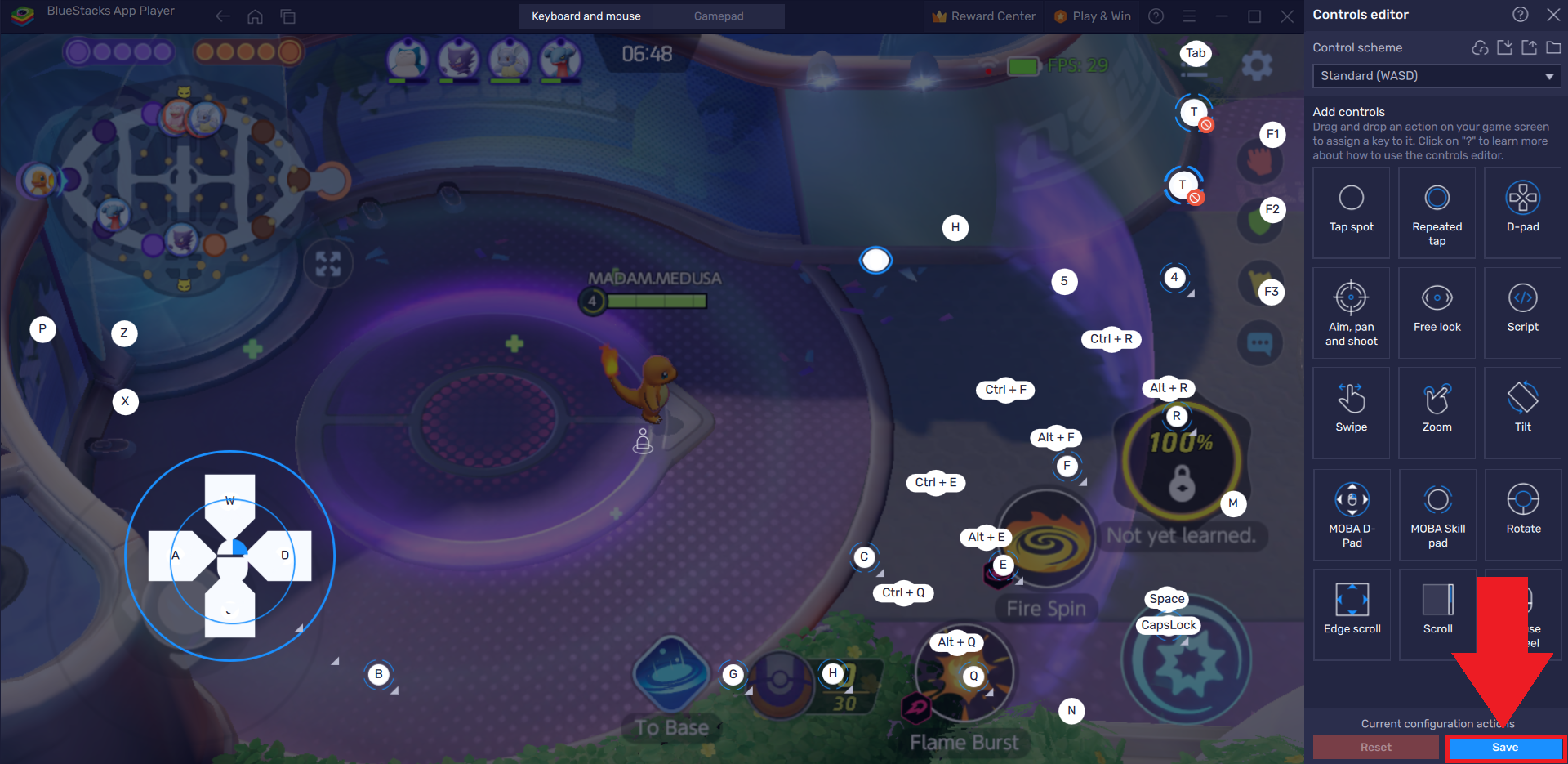Viewport: 1568px width, 764px height.
Task: Expand the B key binding triangle
Action: pyautogui.click(x=393, y=689)
